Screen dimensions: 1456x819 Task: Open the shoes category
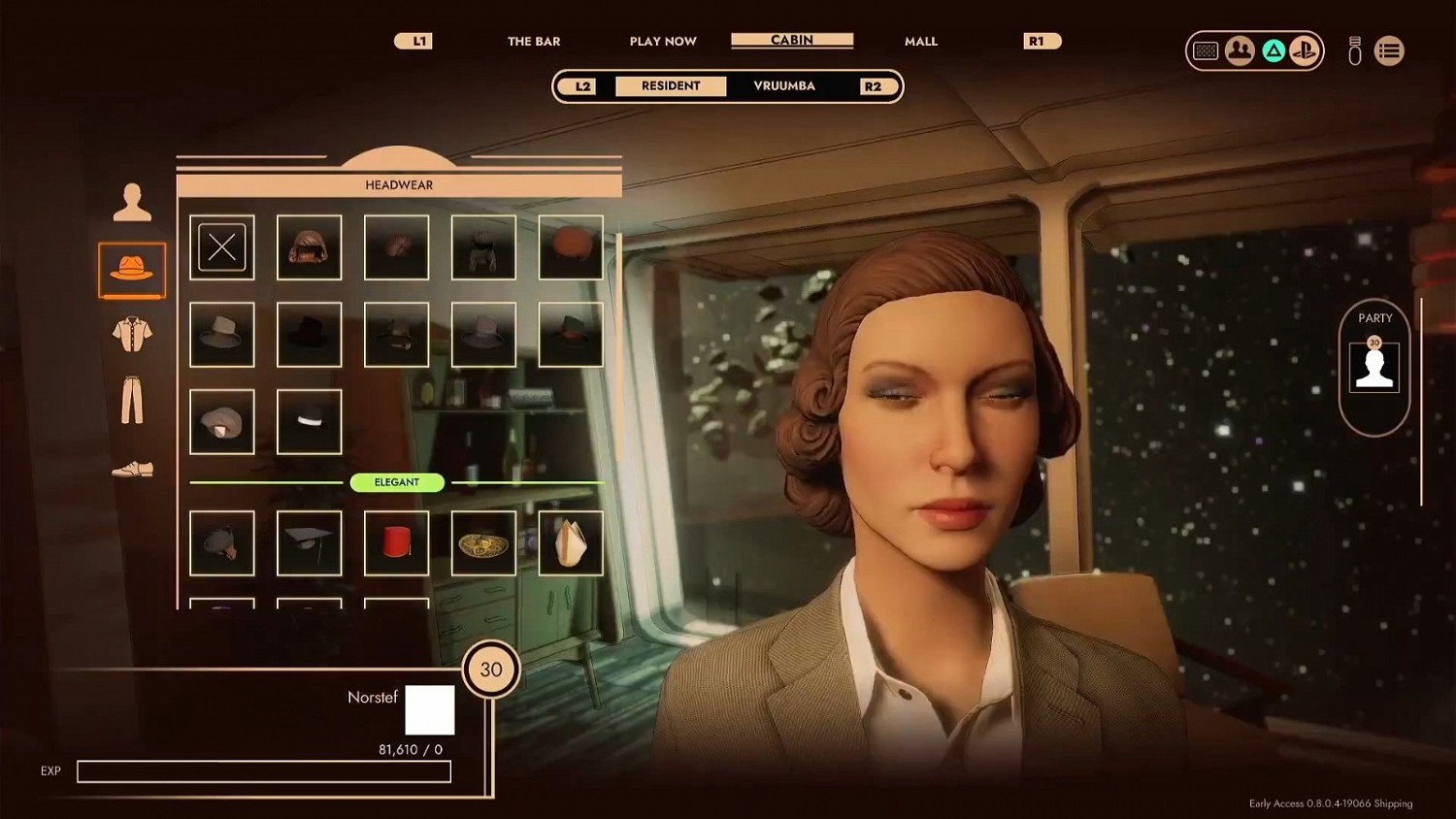132,470
